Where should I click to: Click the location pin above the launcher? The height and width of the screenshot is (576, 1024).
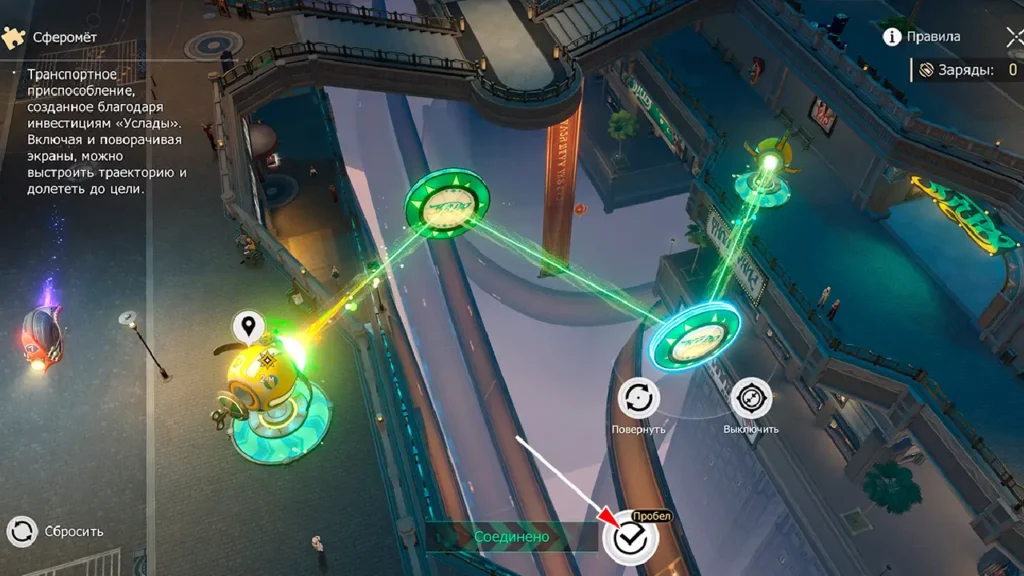click(x=248, y=325)
